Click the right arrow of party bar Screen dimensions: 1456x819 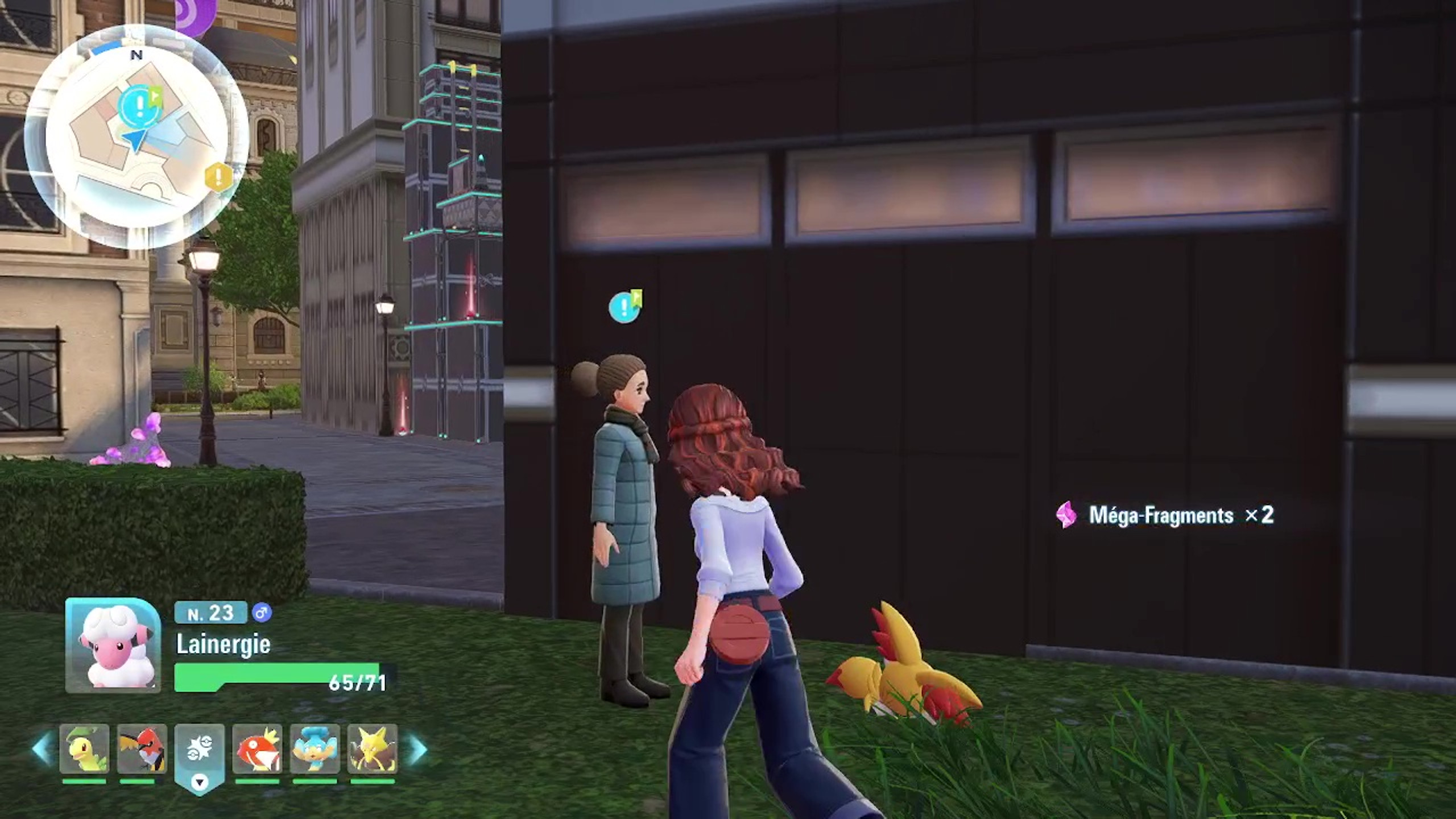coord(418,750)
